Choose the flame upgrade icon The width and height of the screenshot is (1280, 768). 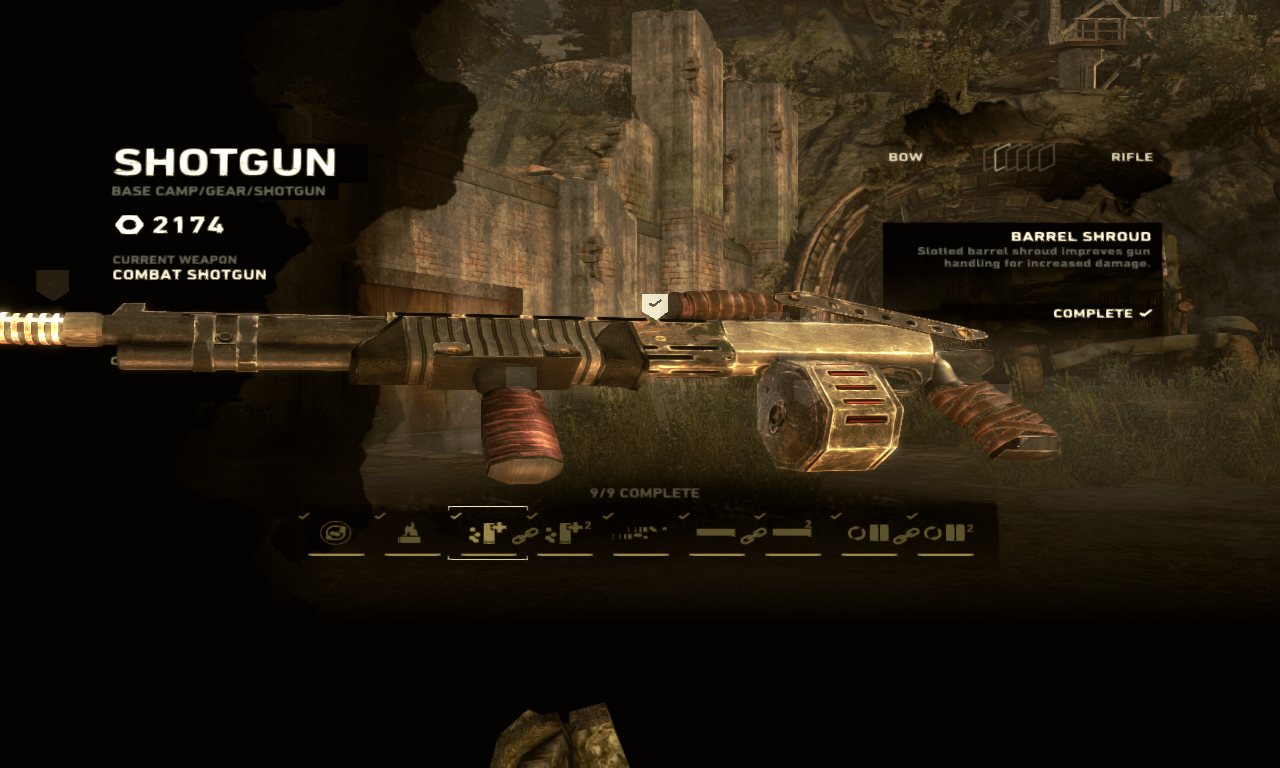point(409,534)
